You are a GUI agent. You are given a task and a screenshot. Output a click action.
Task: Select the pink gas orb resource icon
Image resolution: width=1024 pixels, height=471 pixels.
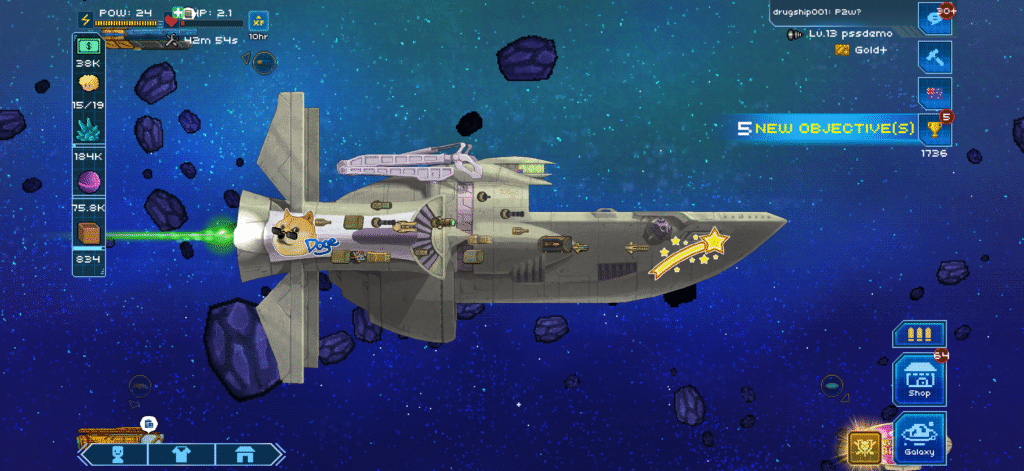point(89,182)
